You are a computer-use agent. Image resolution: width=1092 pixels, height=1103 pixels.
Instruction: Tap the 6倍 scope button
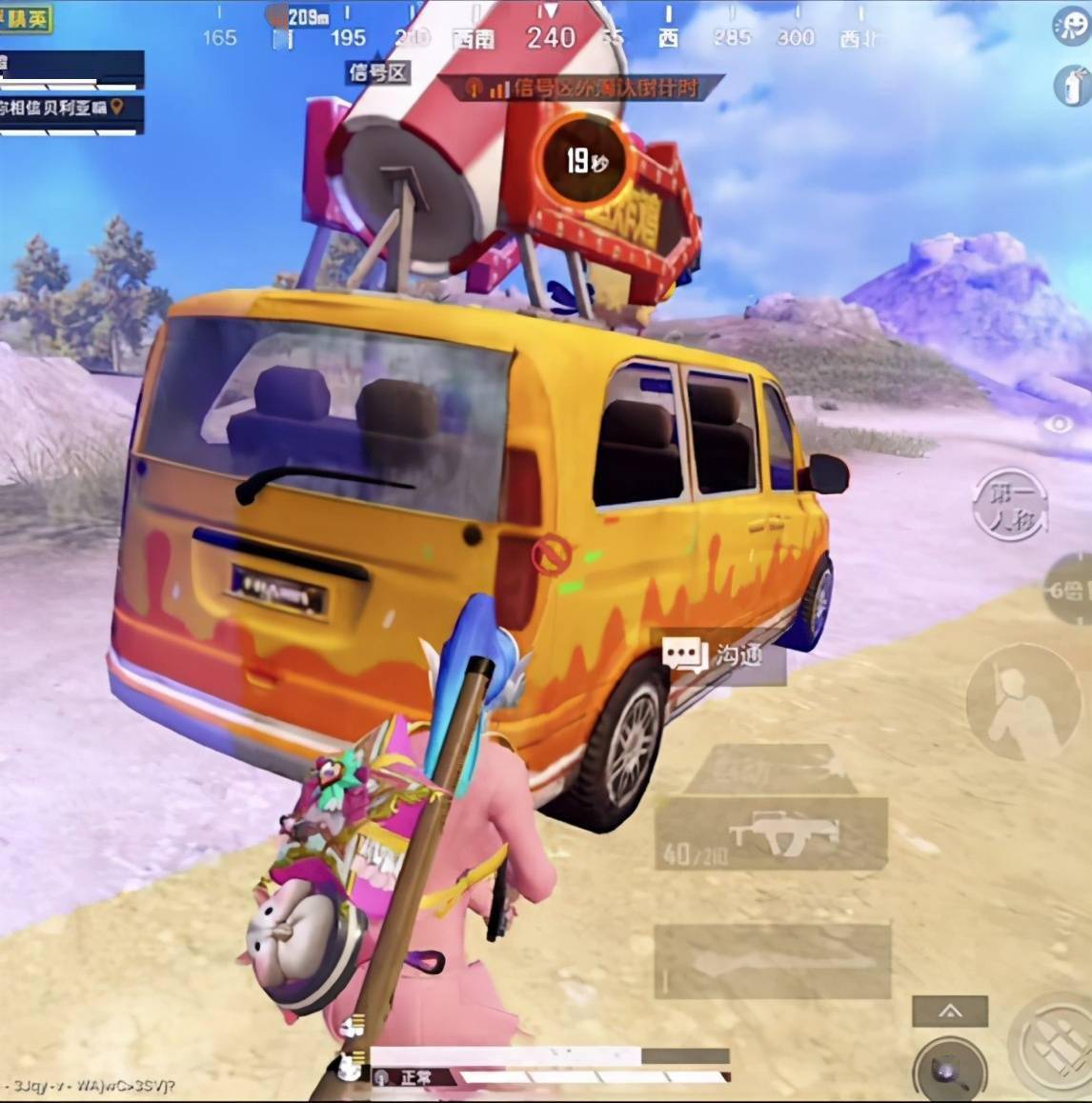(1067, 591)
